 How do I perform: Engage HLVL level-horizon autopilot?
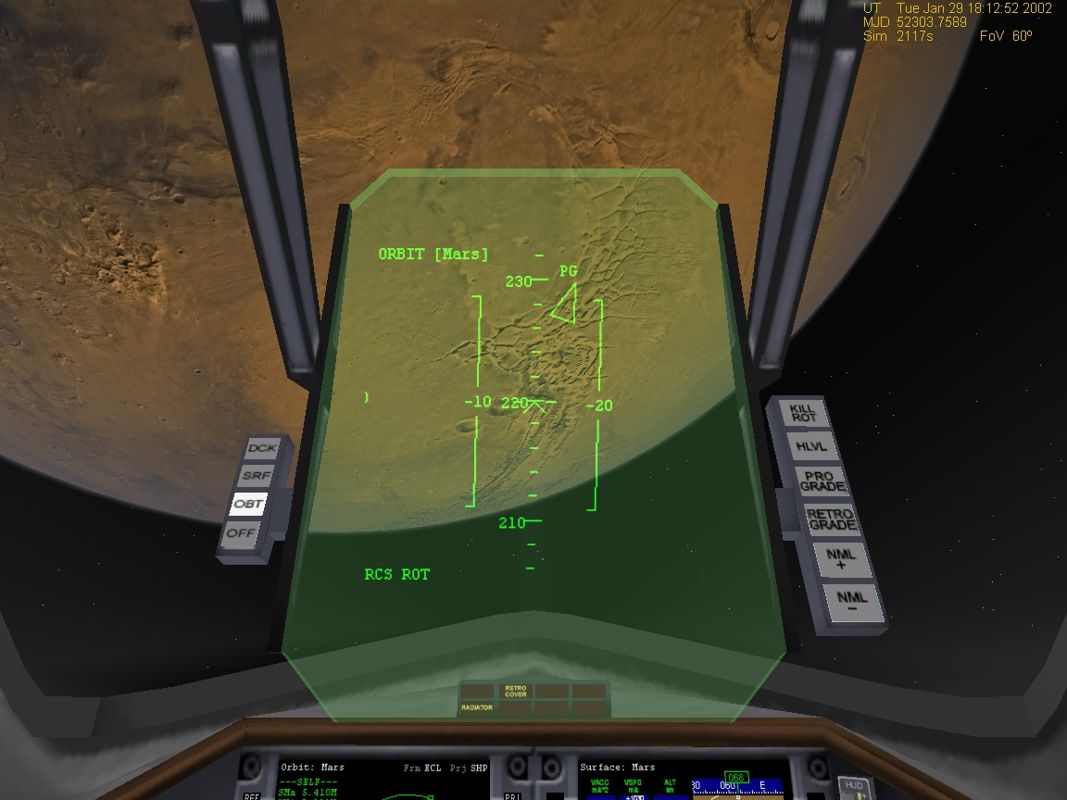pos(810,447)
